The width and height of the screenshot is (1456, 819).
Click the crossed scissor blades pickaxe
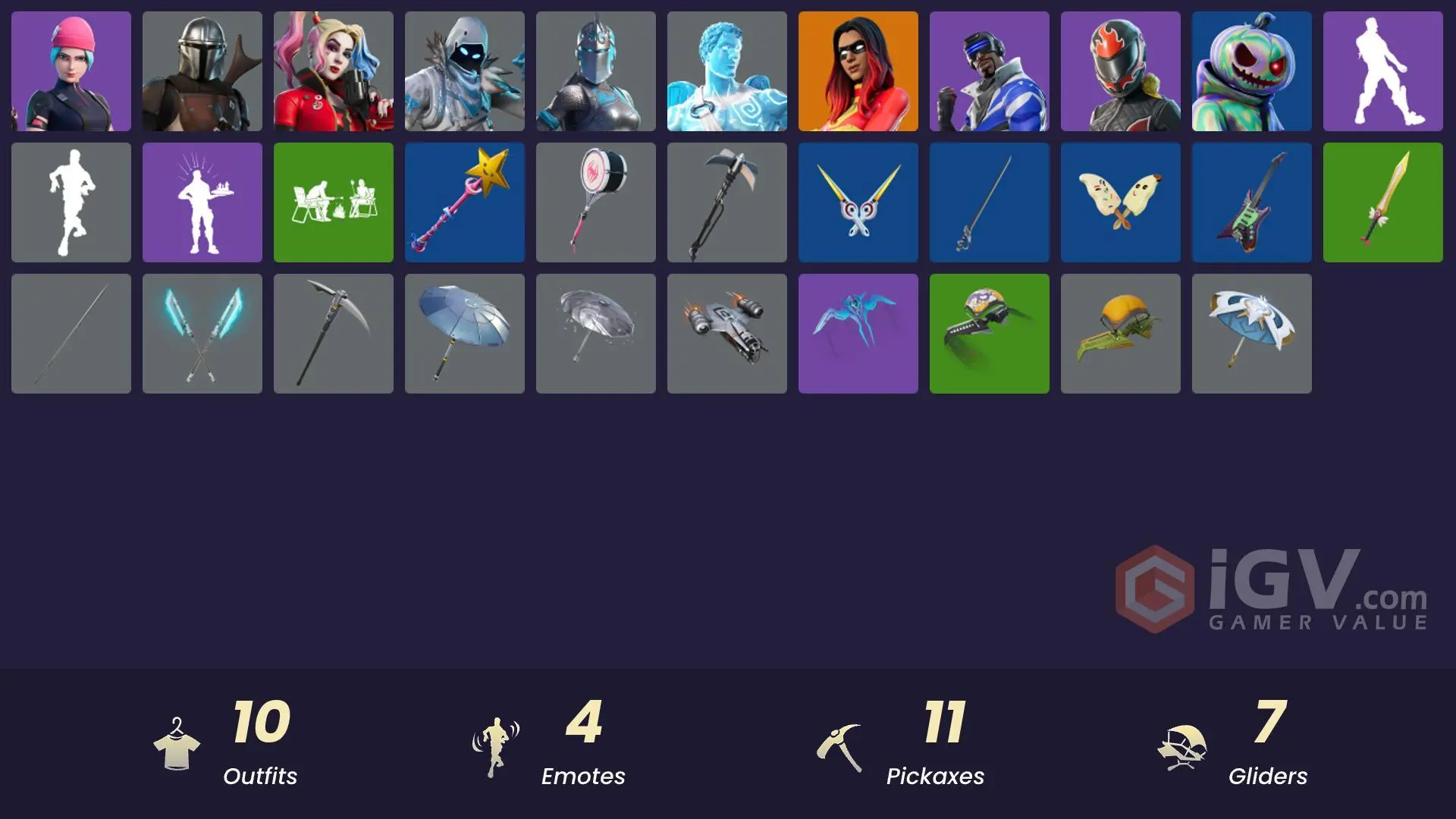click(858, 202)
